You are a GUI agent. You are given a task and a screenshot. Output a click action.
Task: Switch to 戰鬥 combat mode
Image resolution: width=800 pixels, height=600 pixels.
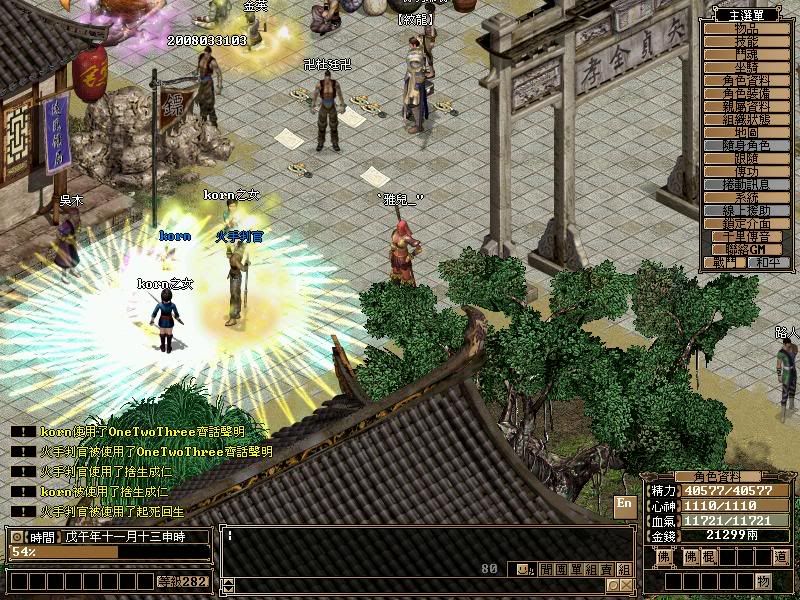point(725,262)
